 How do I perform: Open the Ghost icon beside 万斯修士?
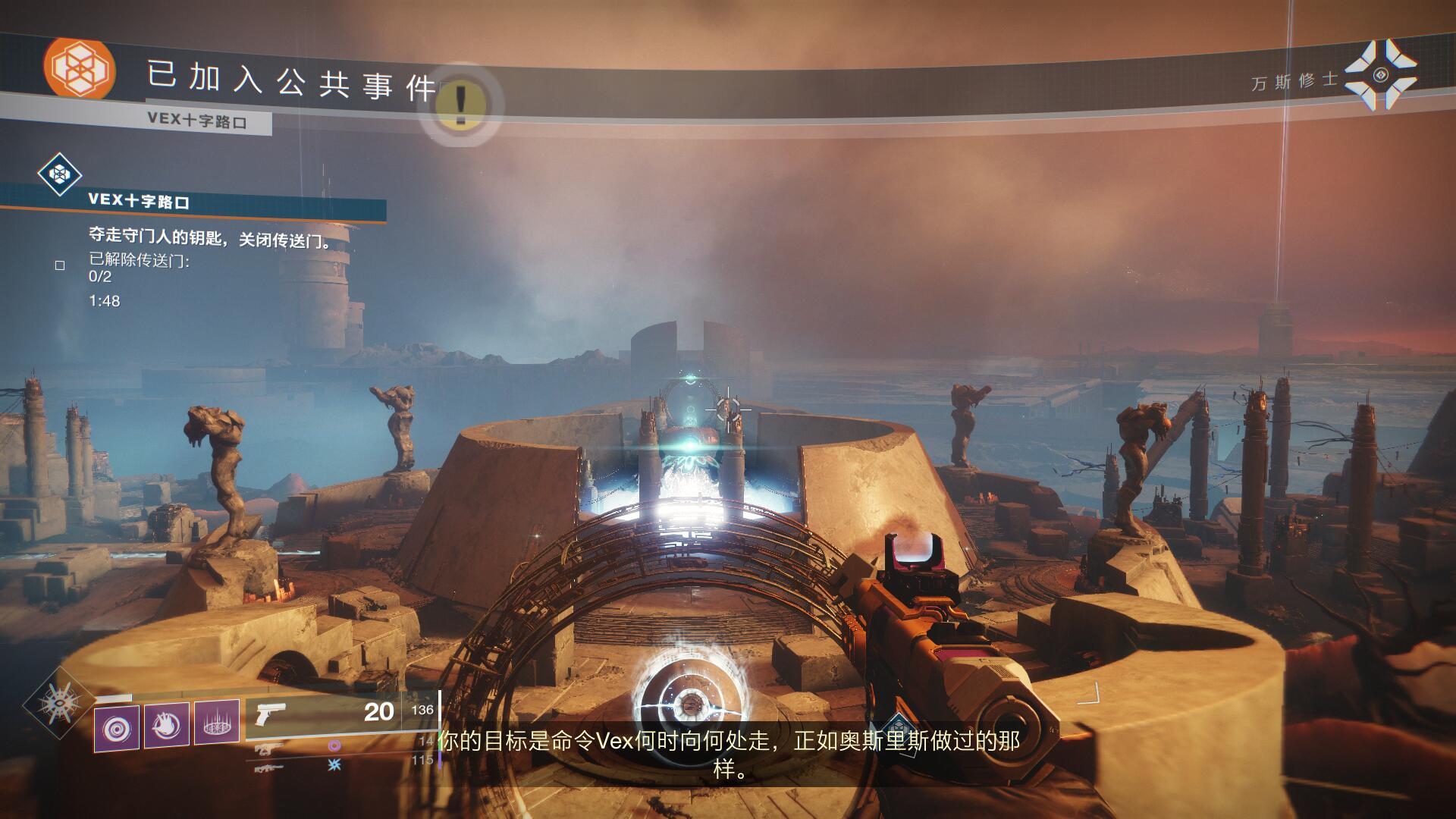coord(1380,75)
